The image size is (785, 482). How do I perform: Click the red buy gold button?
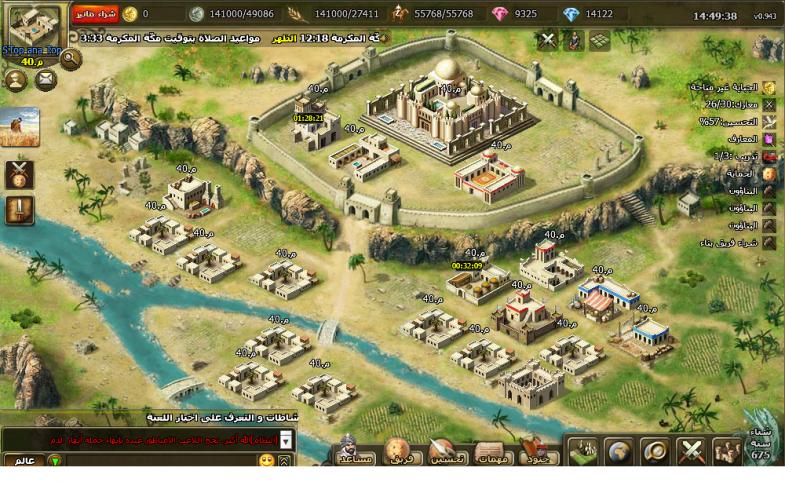[x=95, y=14]
